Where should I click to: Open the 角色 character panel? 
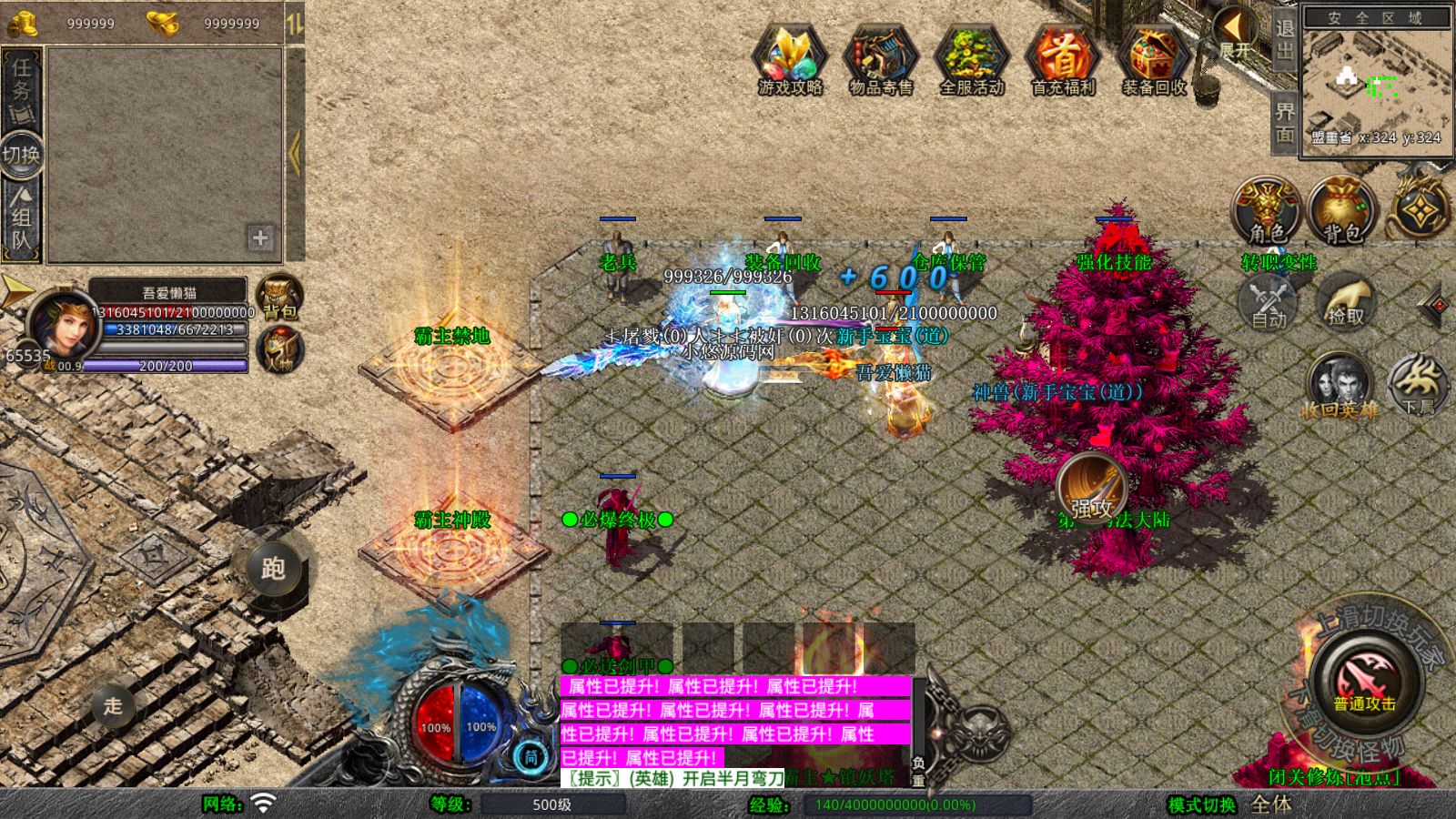pos(1267,211)
